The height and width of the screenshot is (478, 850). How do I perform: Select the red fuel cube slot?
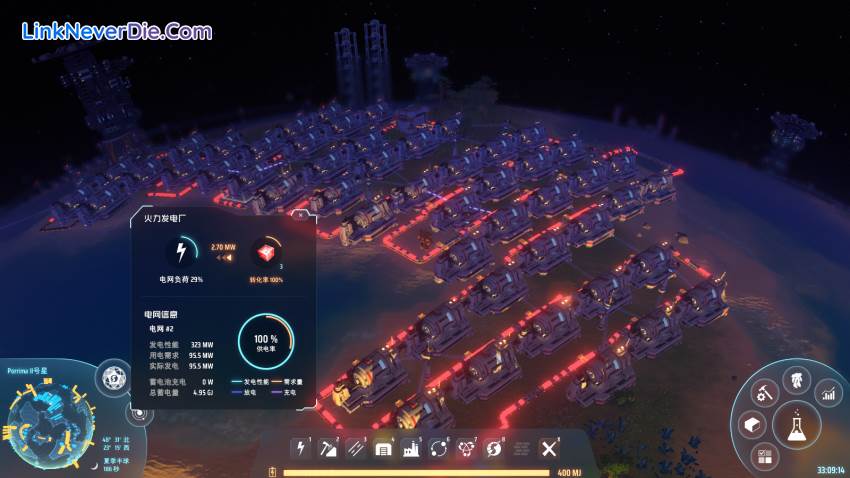(x=265, y=252)
